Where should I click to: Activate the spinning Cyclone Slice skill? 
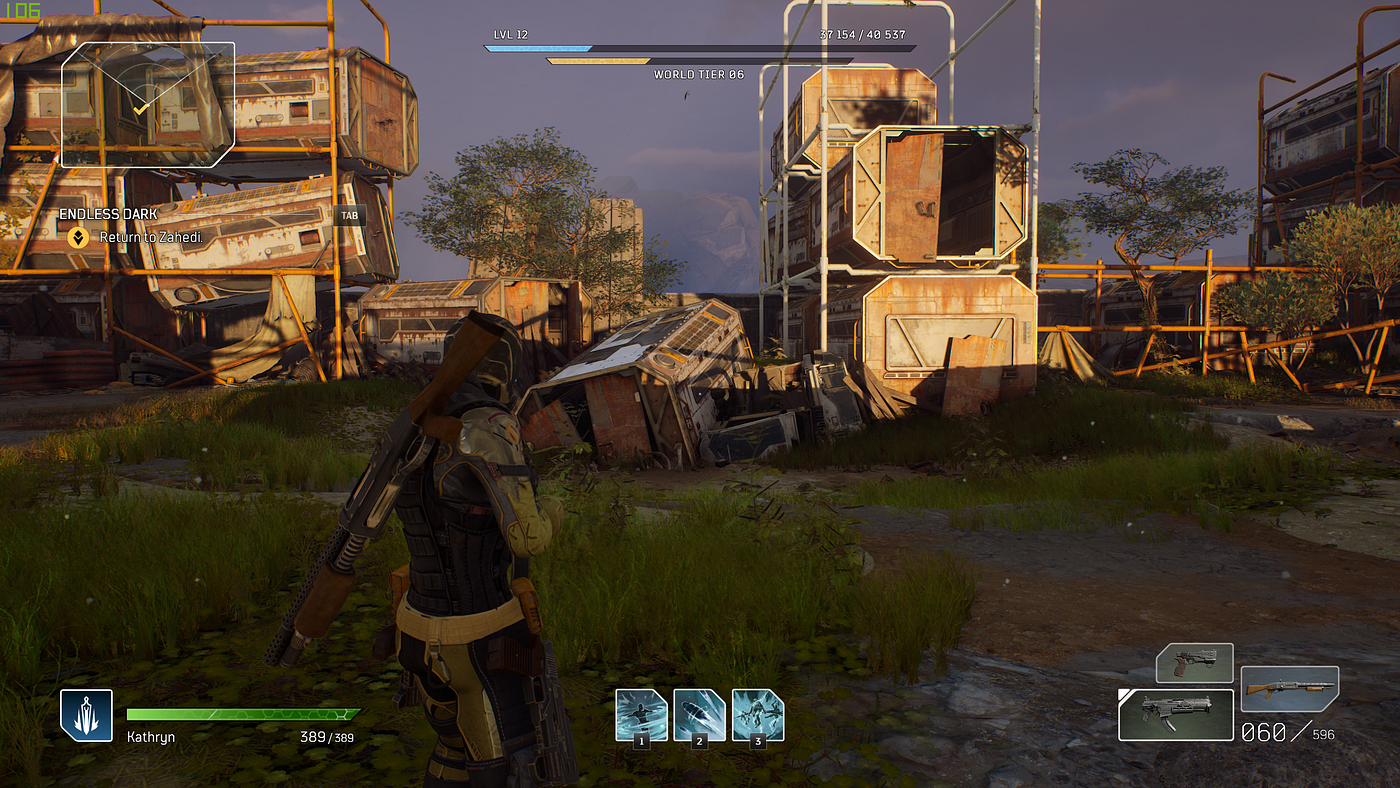(641, 714)
